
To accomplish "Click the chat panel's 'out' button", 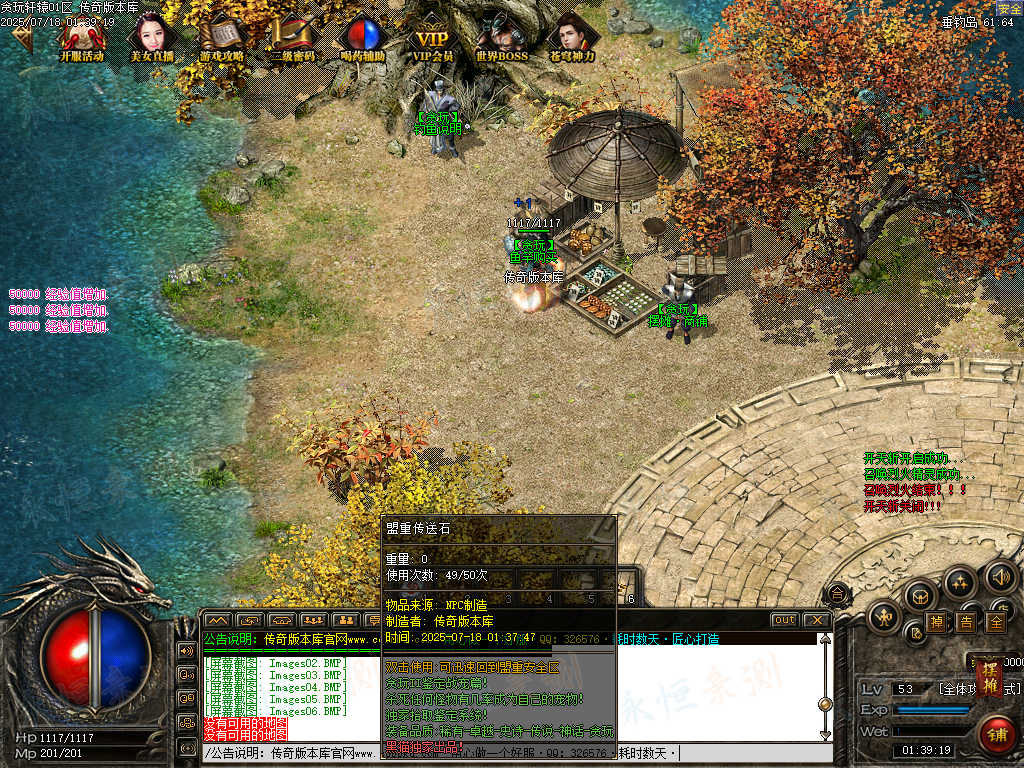I will tap(785, 620).
